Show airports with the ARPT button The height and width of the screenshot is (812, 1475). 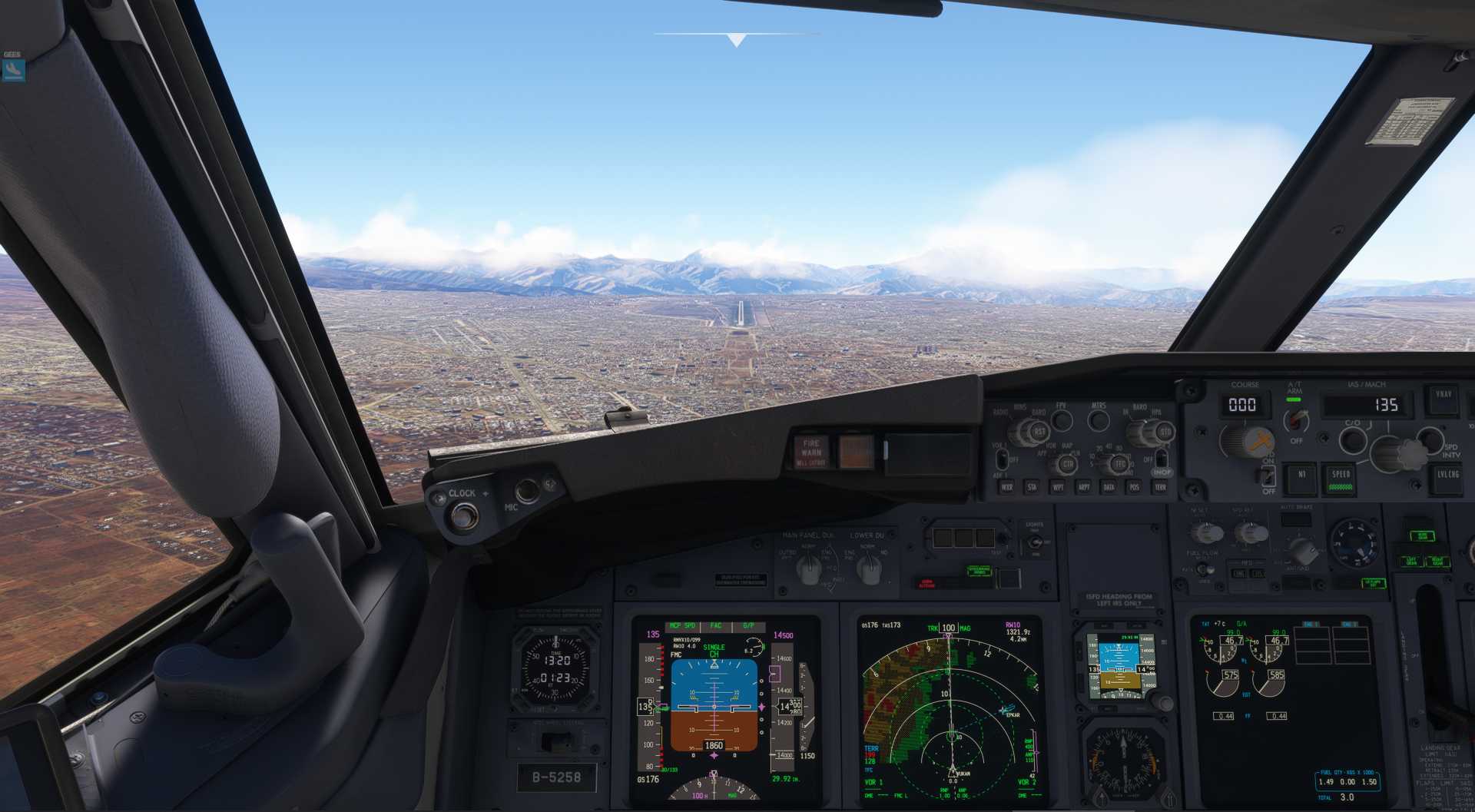(1083, 487)
